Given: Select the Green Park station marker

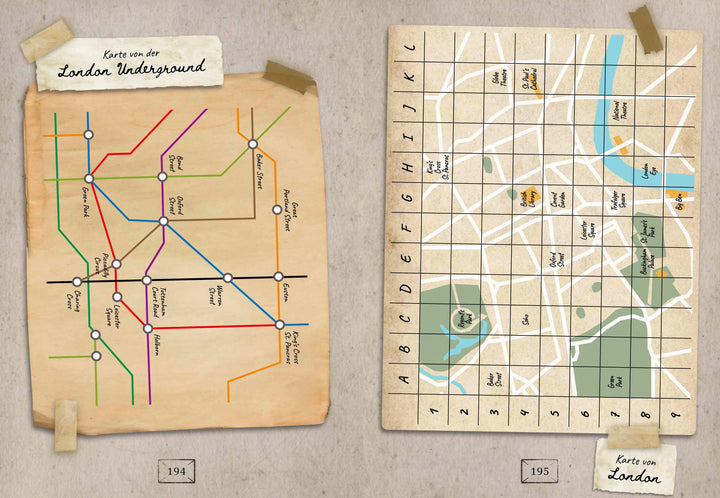Looking at the screenshot, I should [88, 178].
